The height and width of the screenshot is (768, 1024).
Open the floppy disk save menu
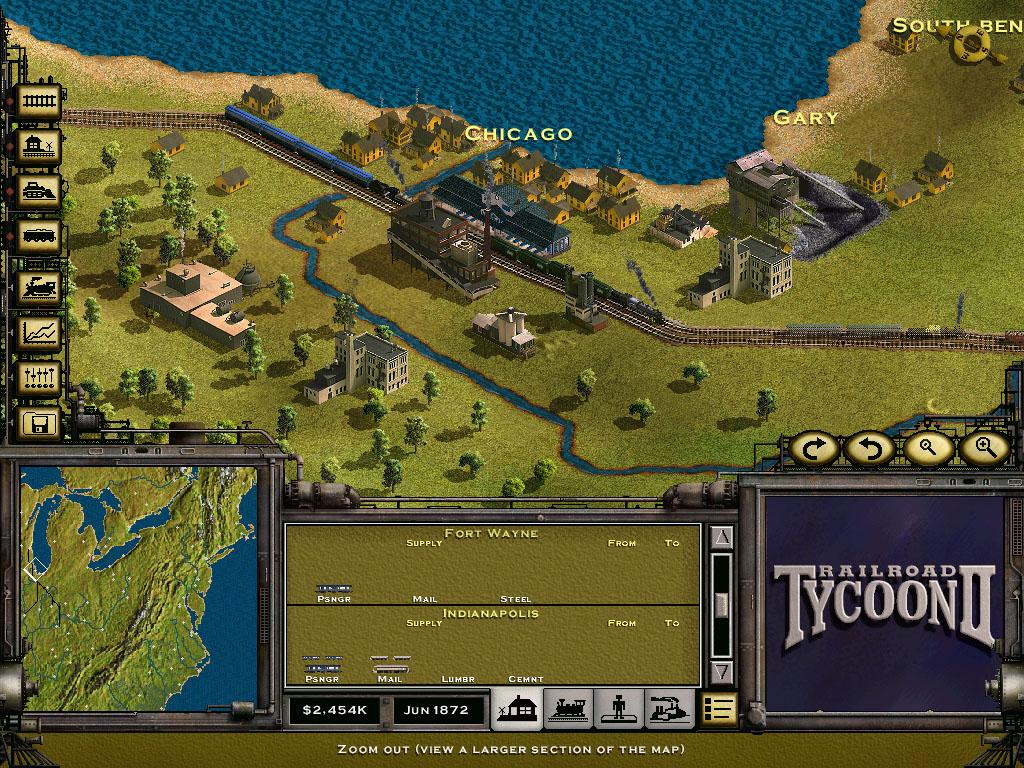coord(40,424)
